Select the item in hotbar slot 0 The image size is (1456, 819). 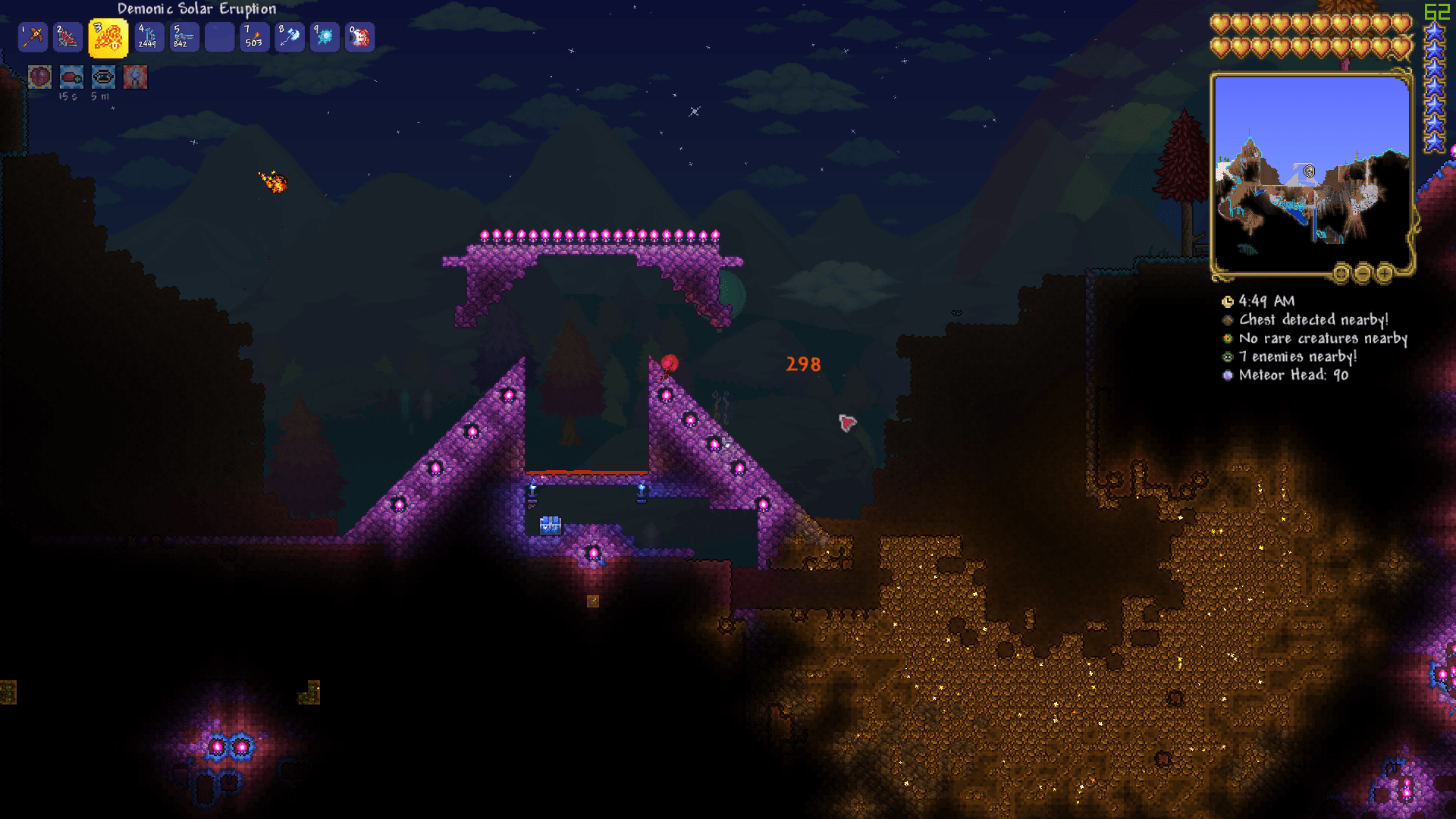[360, 36]
